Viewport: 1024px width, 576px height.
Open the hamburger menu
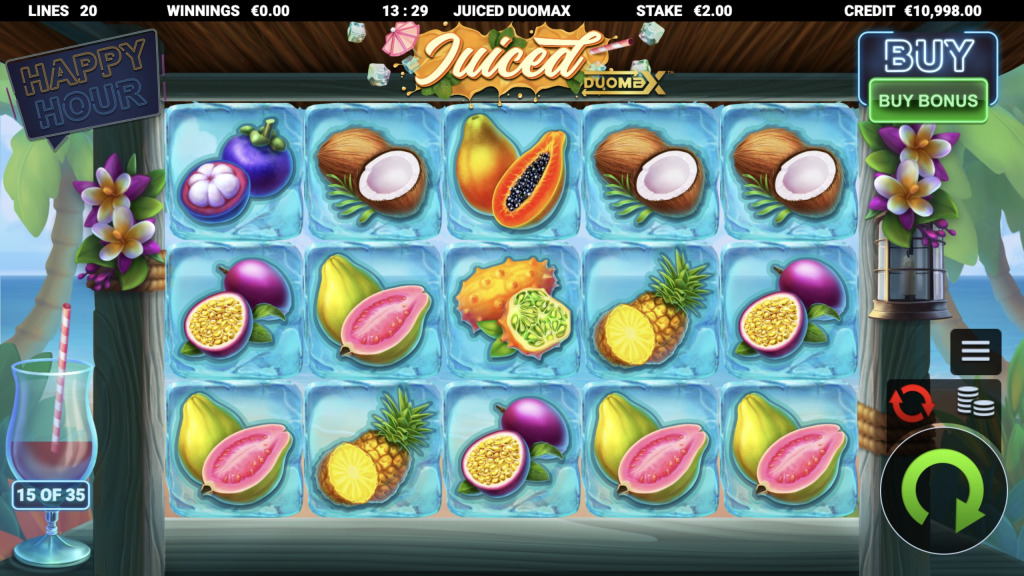(975, 351)
